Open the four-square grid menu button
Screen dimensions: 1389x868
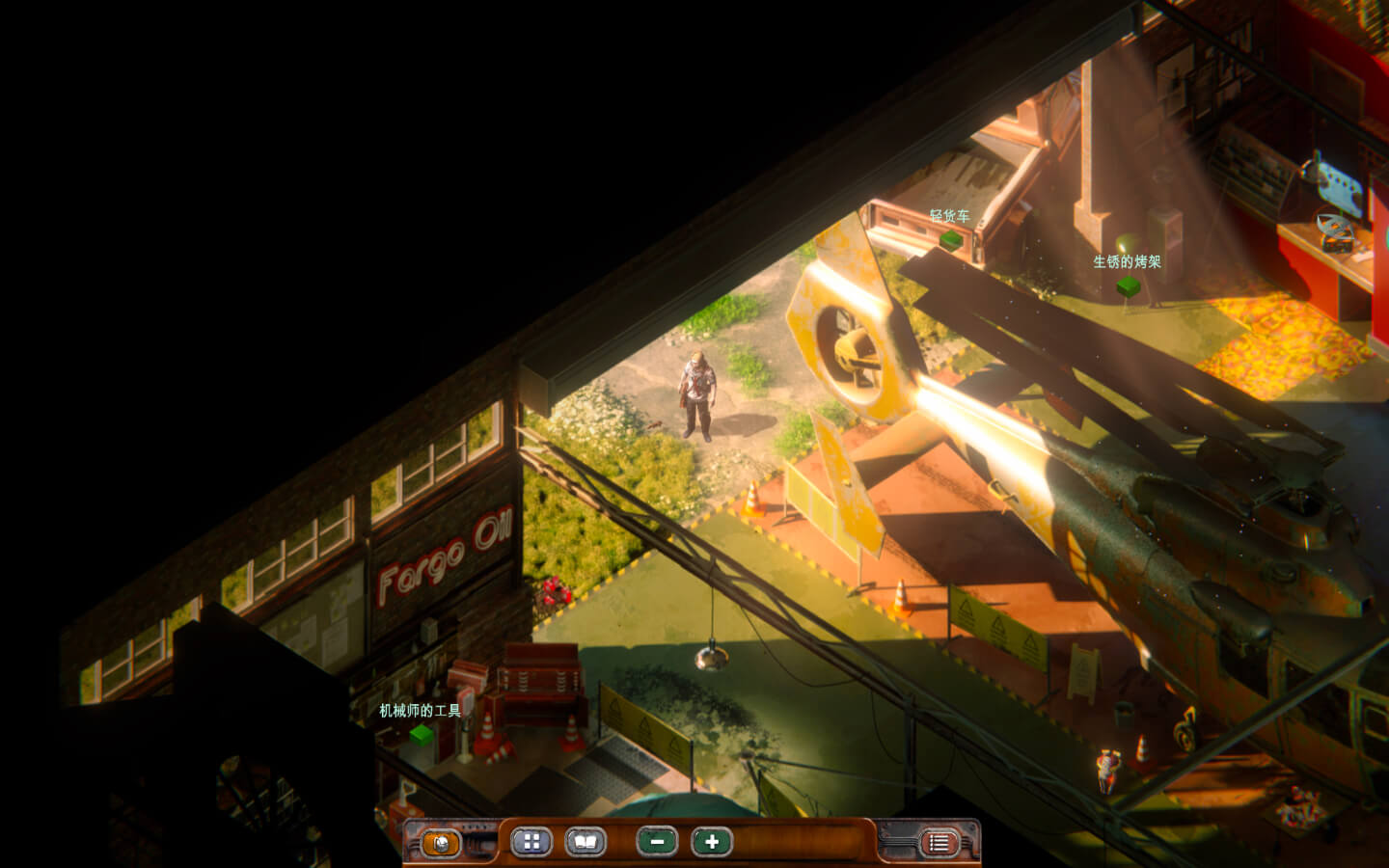[531, 842]
